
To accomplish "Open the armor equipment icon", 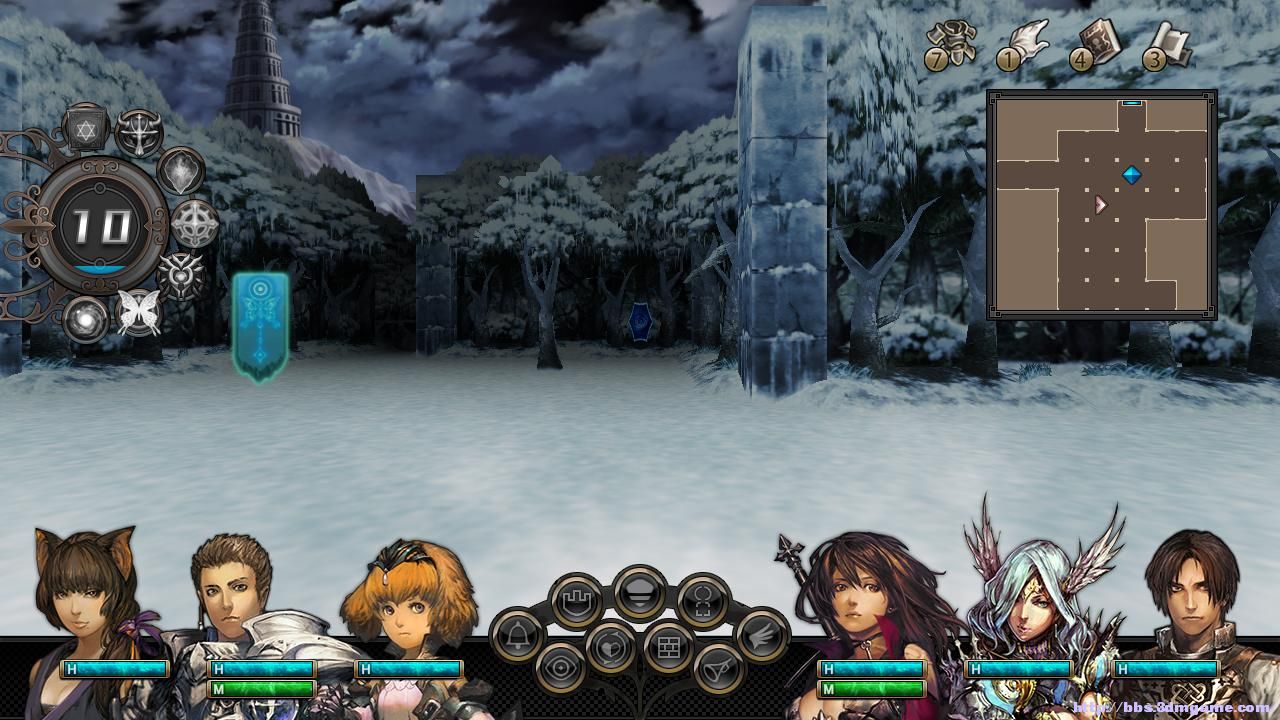I will [x=951, y=43].
